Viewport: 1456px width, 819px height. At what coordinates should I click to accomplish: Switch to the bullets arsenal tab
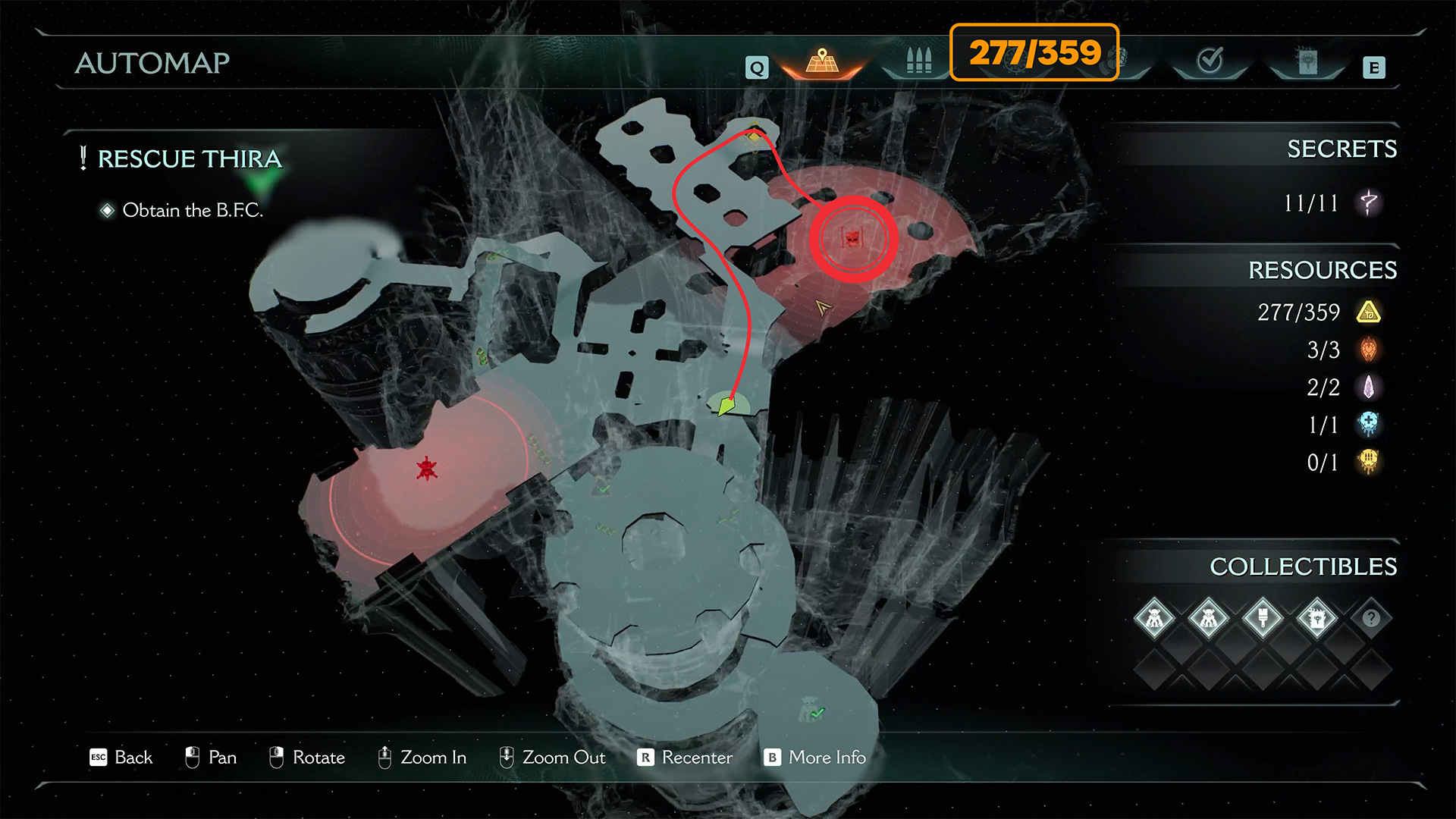point(918,62)
